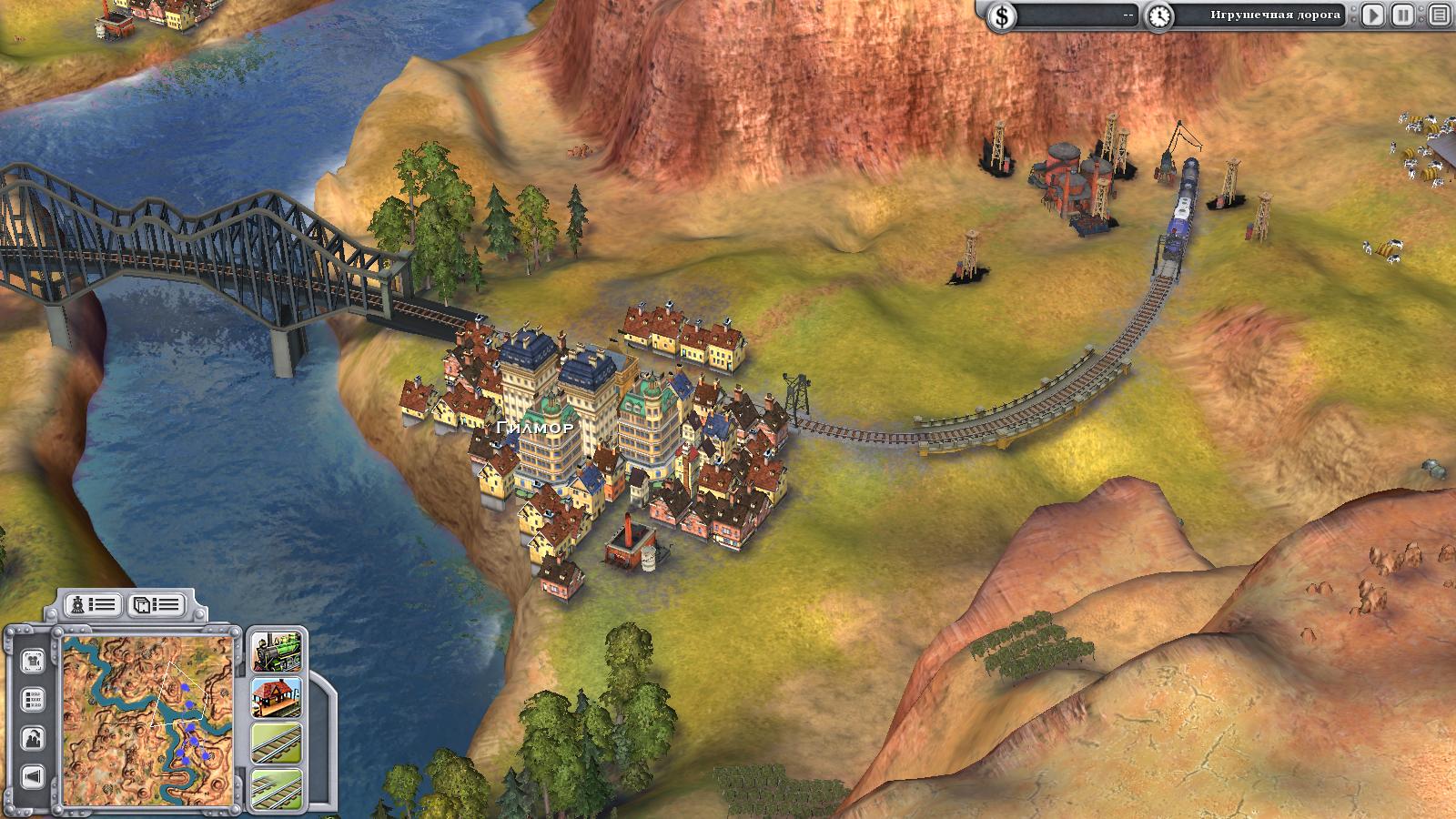
Task: Pause the game
Action: (1404, 15)
